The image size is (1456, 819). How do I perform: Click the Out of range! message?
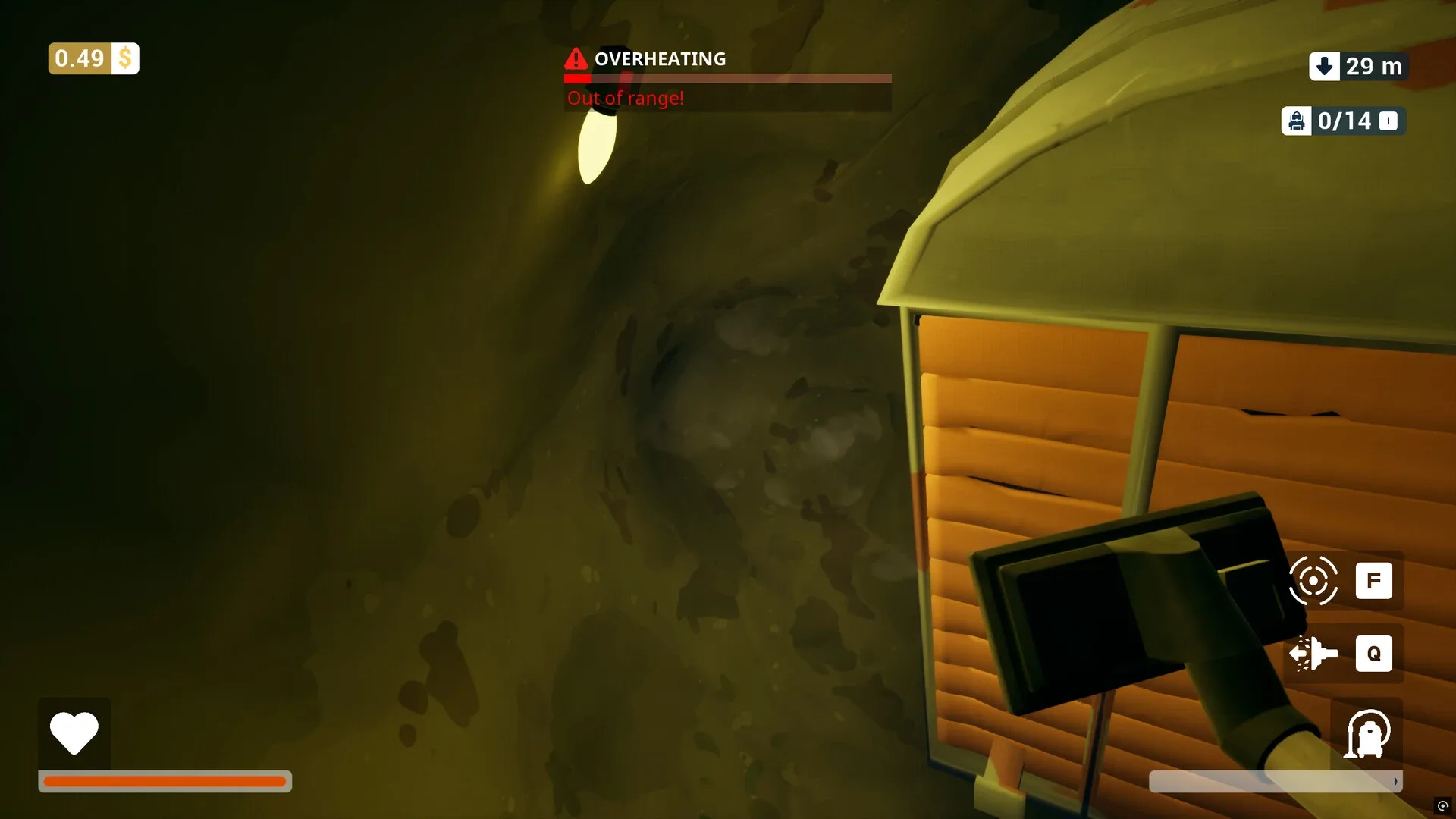point(625,98)
